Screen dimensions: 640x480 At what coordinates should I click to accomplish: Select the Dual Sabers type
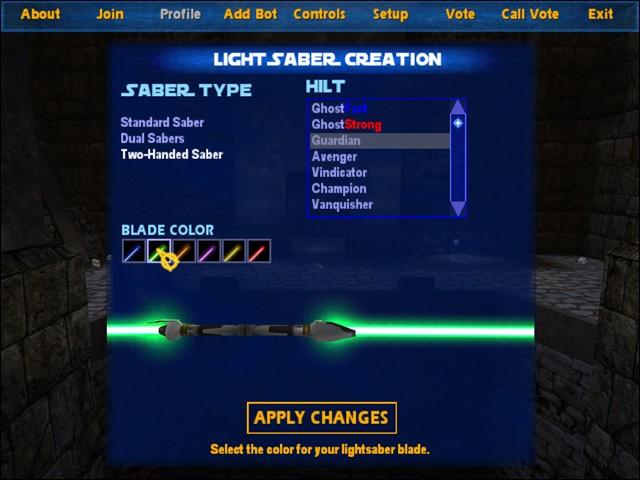[x=152, y=139]
